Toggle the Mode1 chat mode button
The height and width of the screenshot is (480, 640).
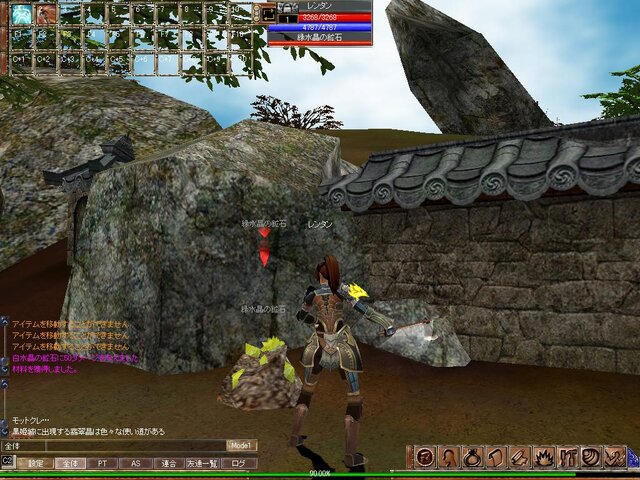242,446
